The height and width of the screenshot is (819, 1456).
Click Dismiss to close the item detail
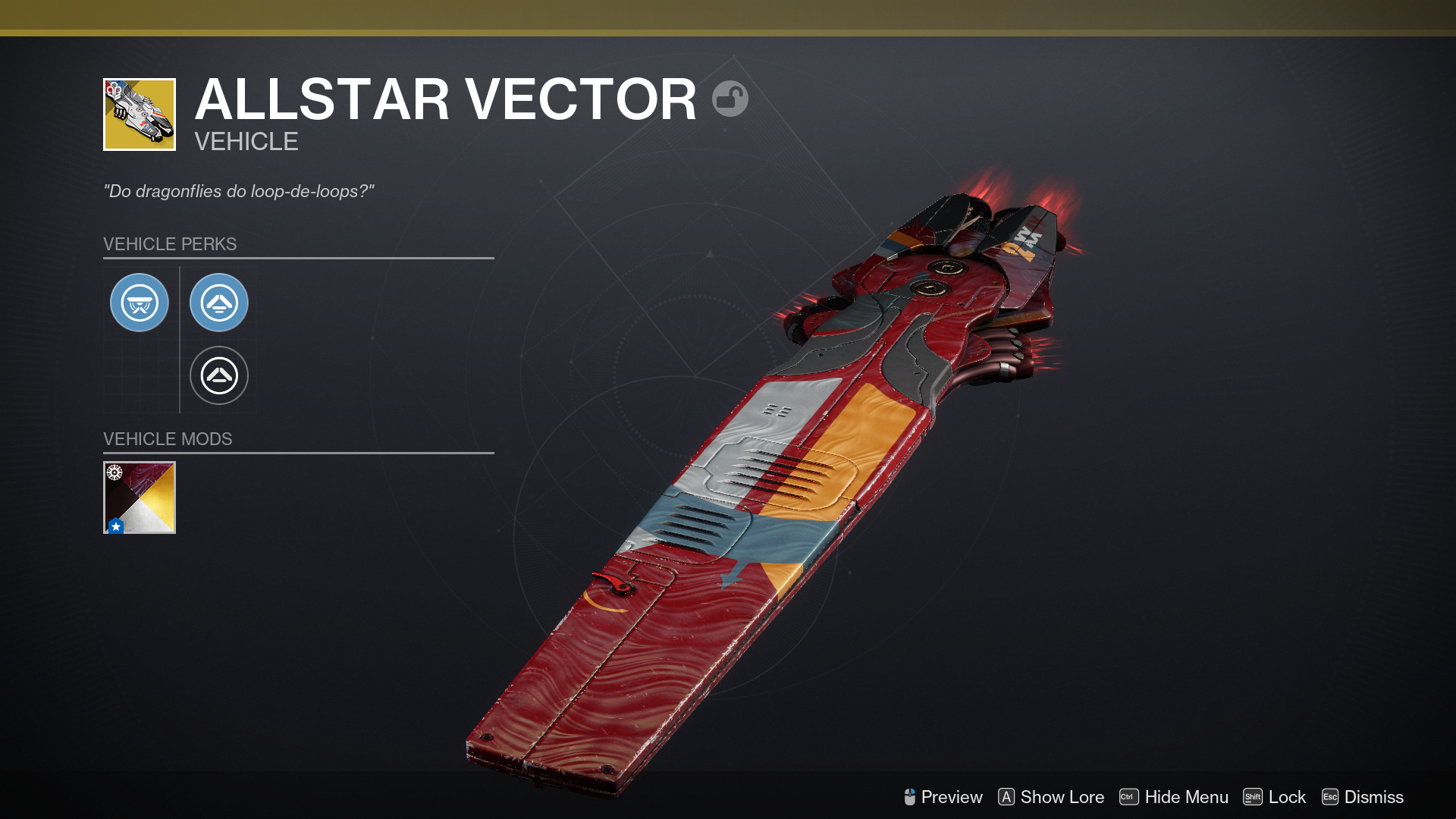(x=1374, y=797)
